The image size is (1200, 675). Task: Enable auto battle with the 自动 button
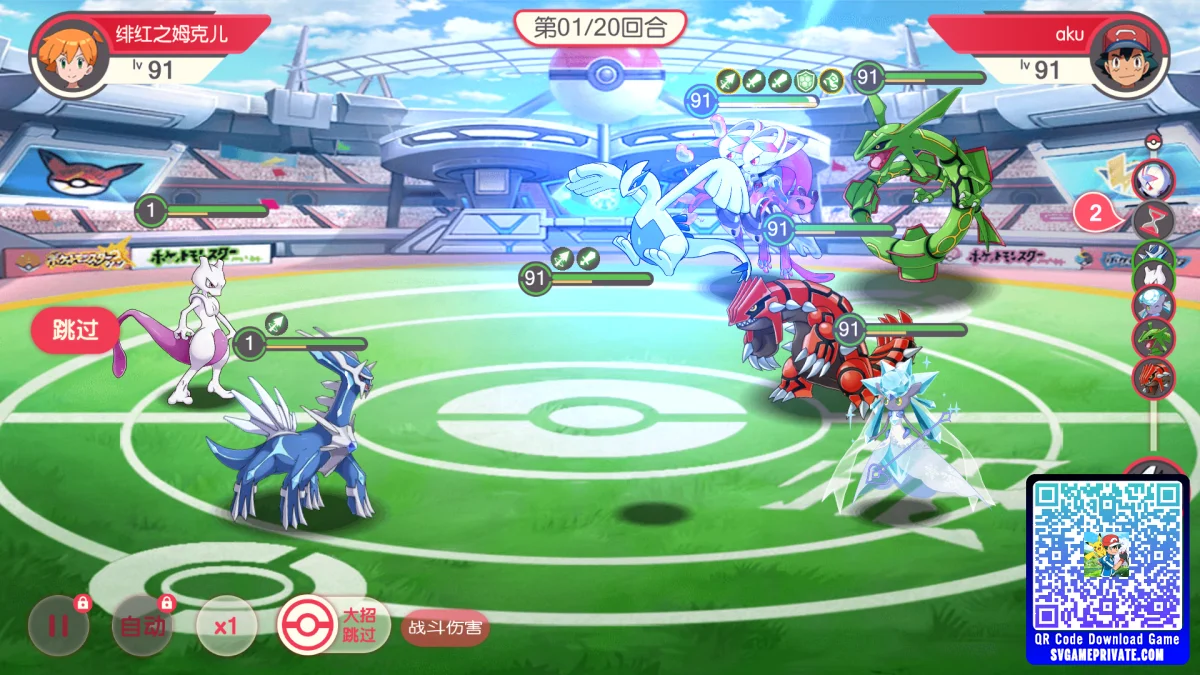(x=142, y=626)
